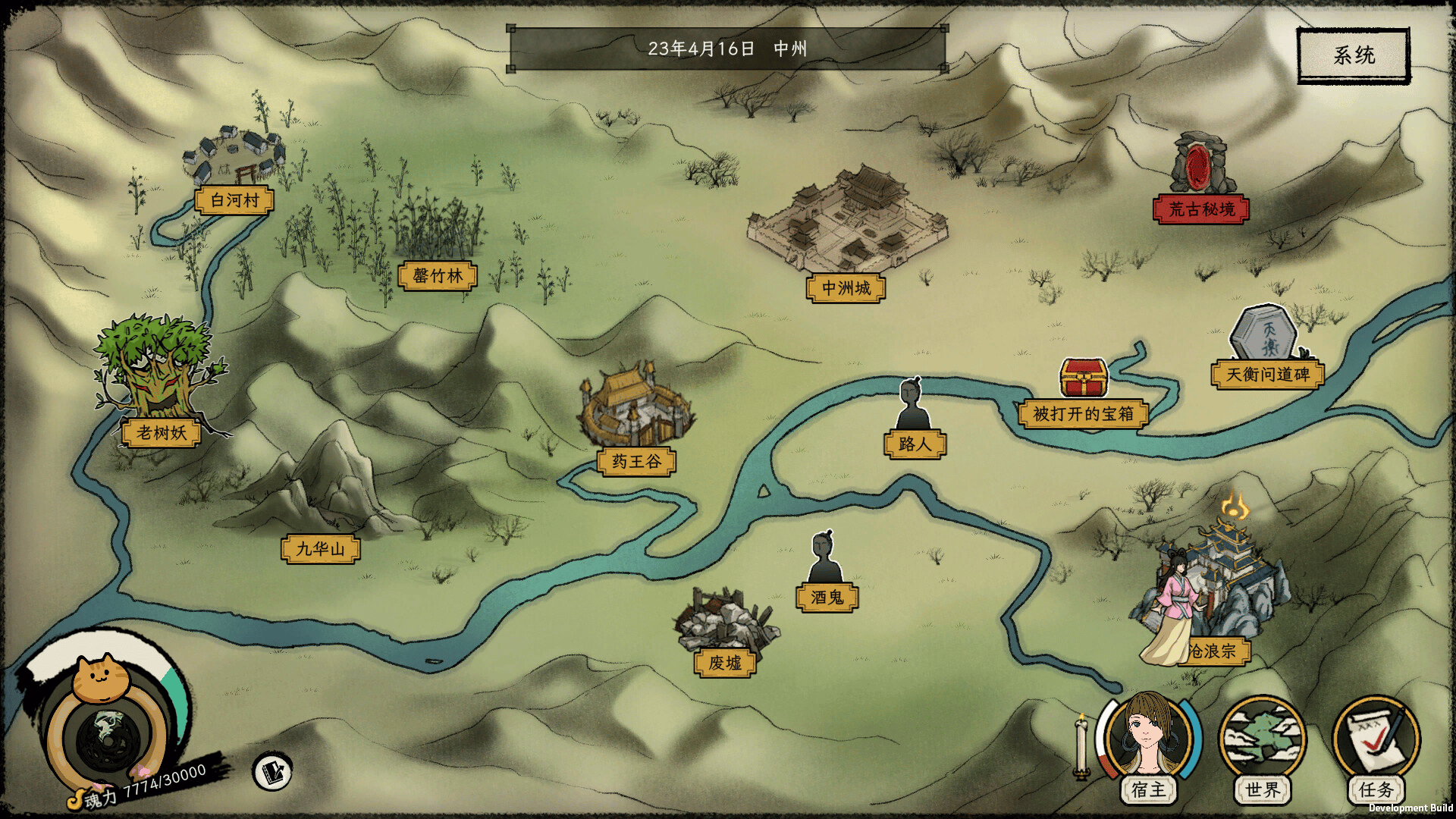The width and height of the screenshot is (1456, 819).
Task: Open the 宿主 character portrait
Action: (1147, 739)
